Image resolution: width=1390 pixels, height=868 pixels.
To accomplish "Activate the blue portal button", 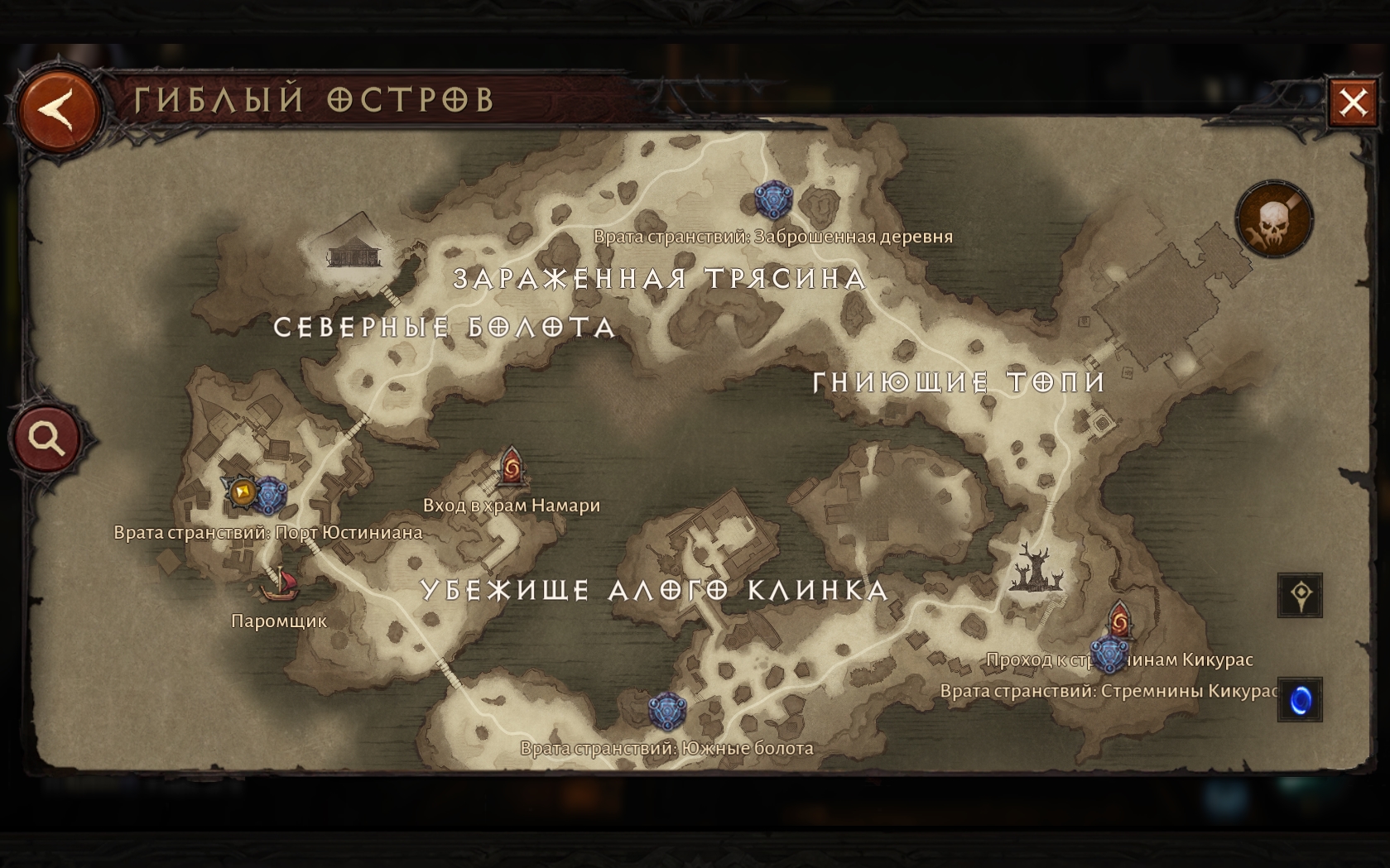I will click(x=1300, y=700).
